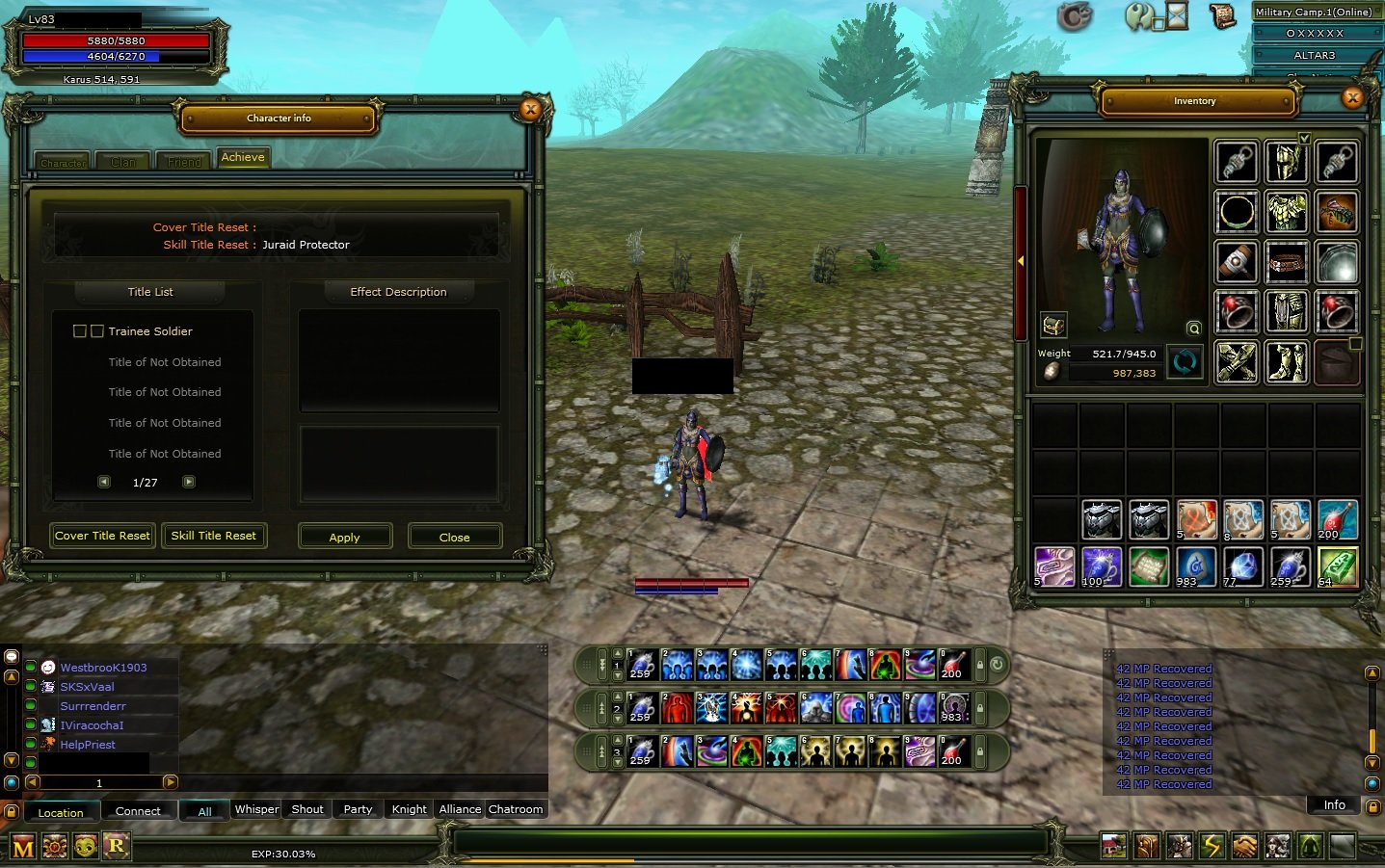The width and height of the screenshot is (1385, 868).
Task: Click the Apply button in the Achieve window
Action: (x=345, y=537)
